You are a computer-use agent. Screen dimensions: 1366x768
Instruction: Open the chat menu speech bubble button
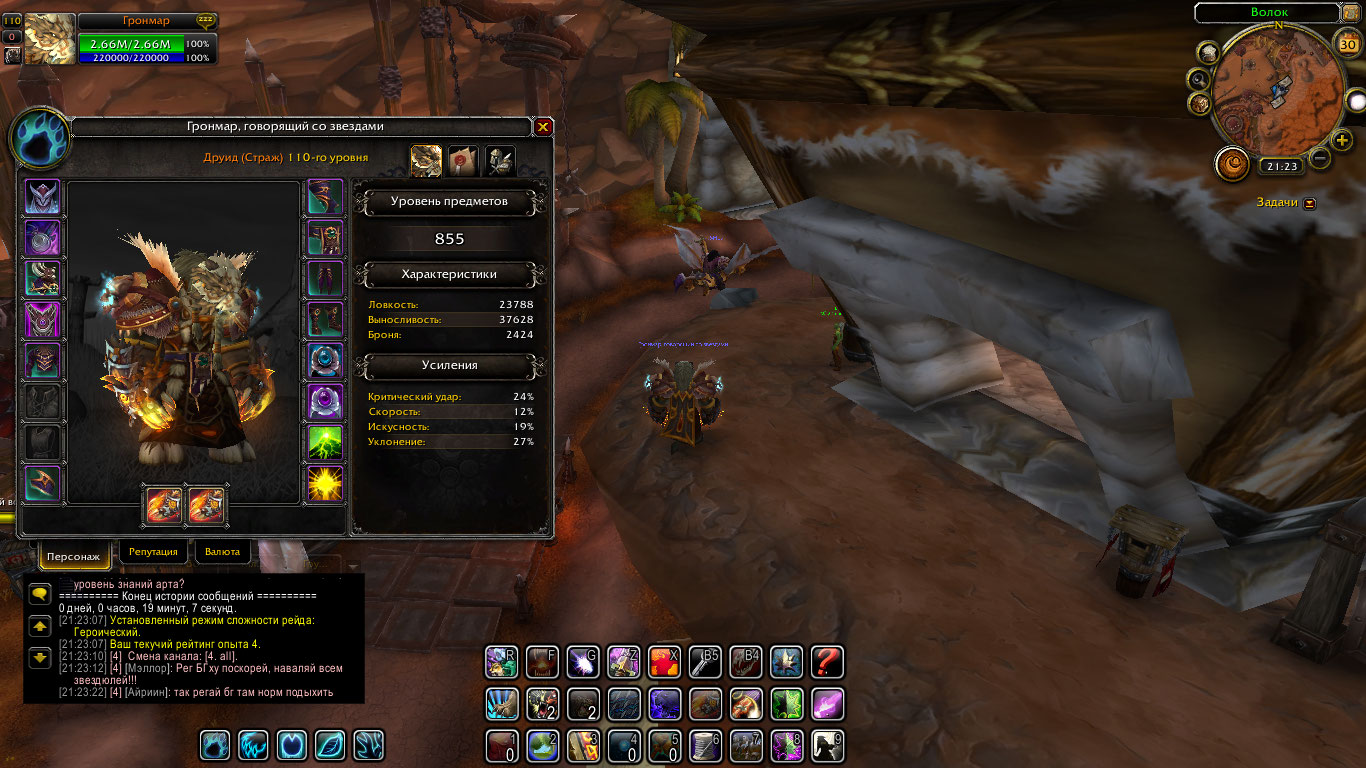[x=40, y=594]
